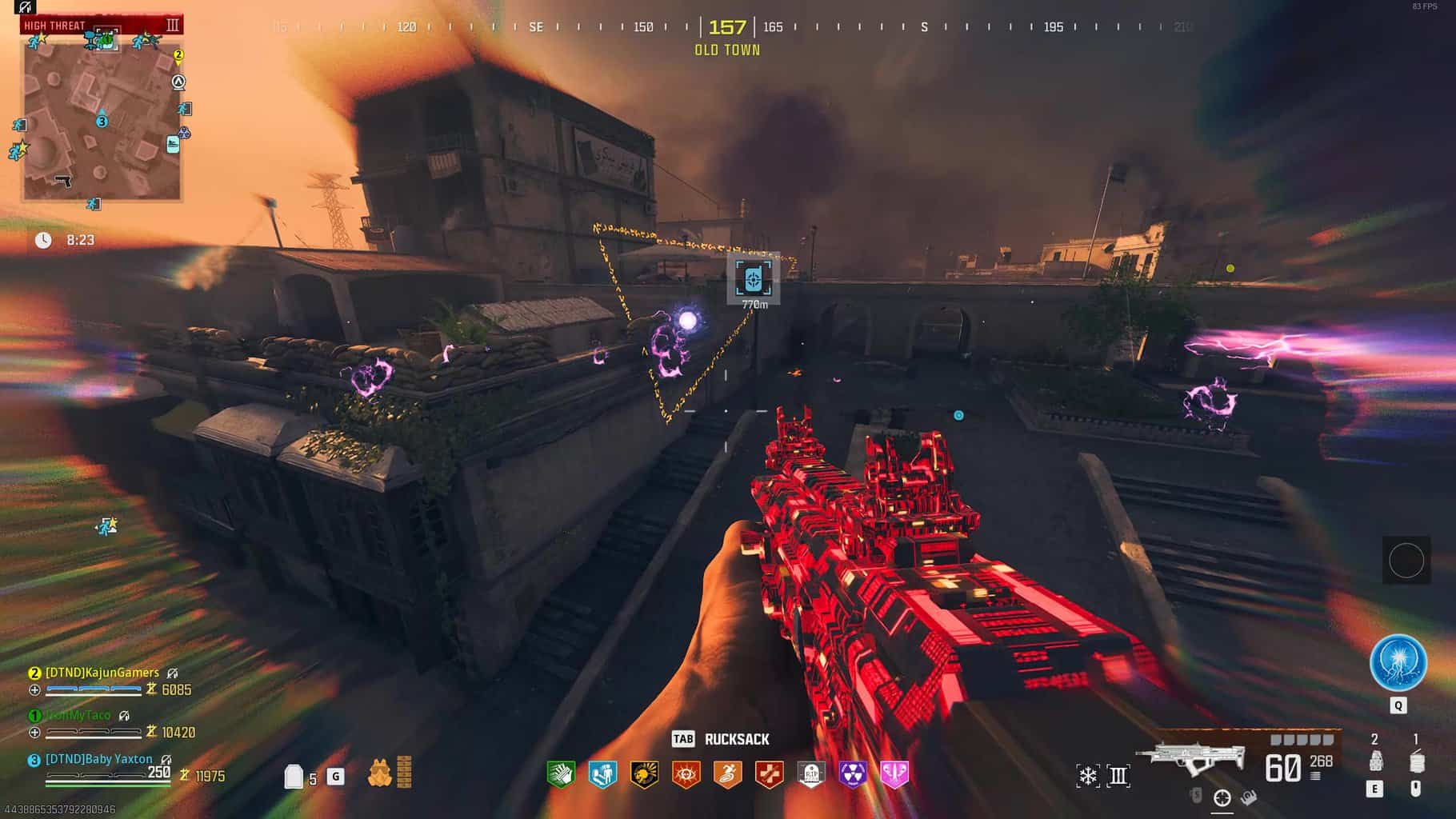The image size is (1456, 819).
Task: Open the minimap in the corner
Action: click(102, 117)
